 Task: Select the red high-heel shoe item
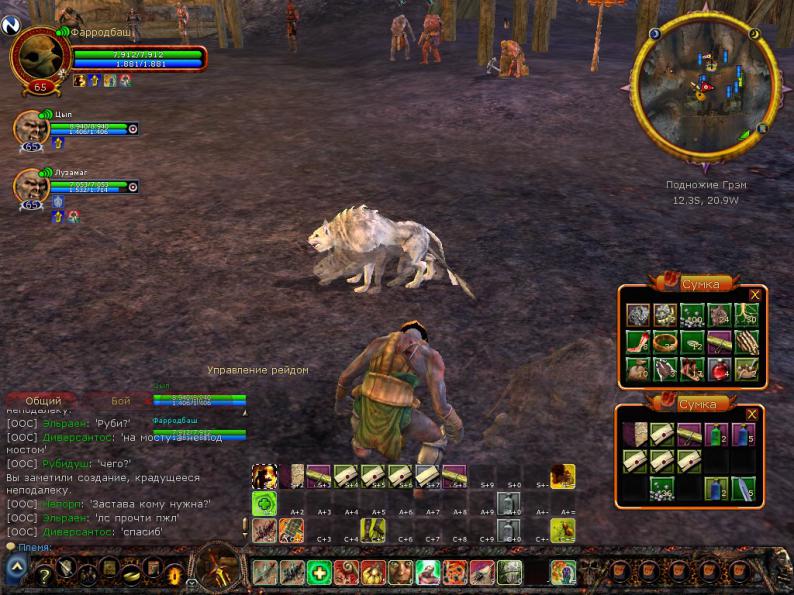(x=636, y=342)
